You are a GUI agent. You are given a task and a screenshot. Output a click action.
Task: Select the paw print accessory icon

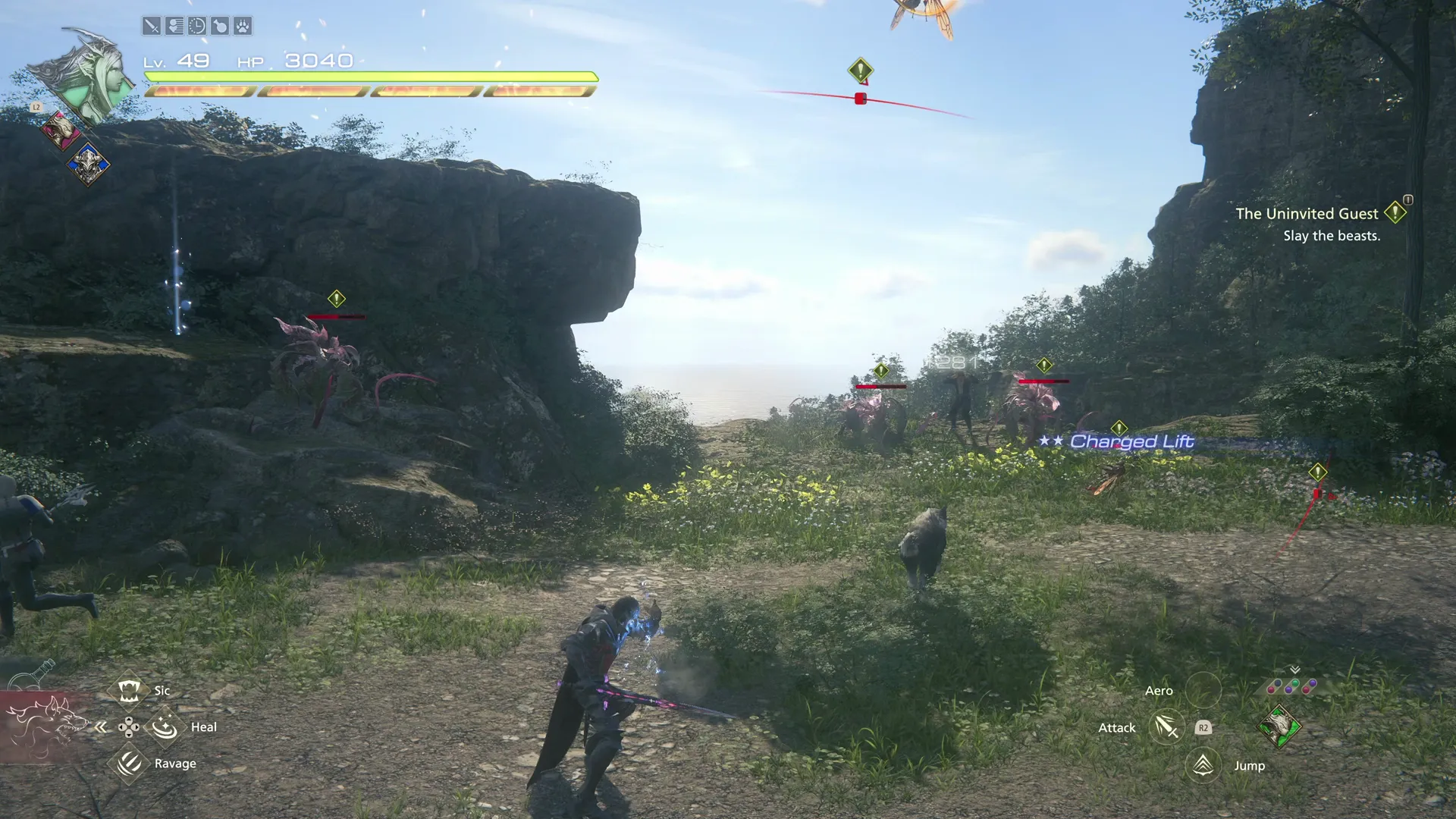tap(243, 25)
